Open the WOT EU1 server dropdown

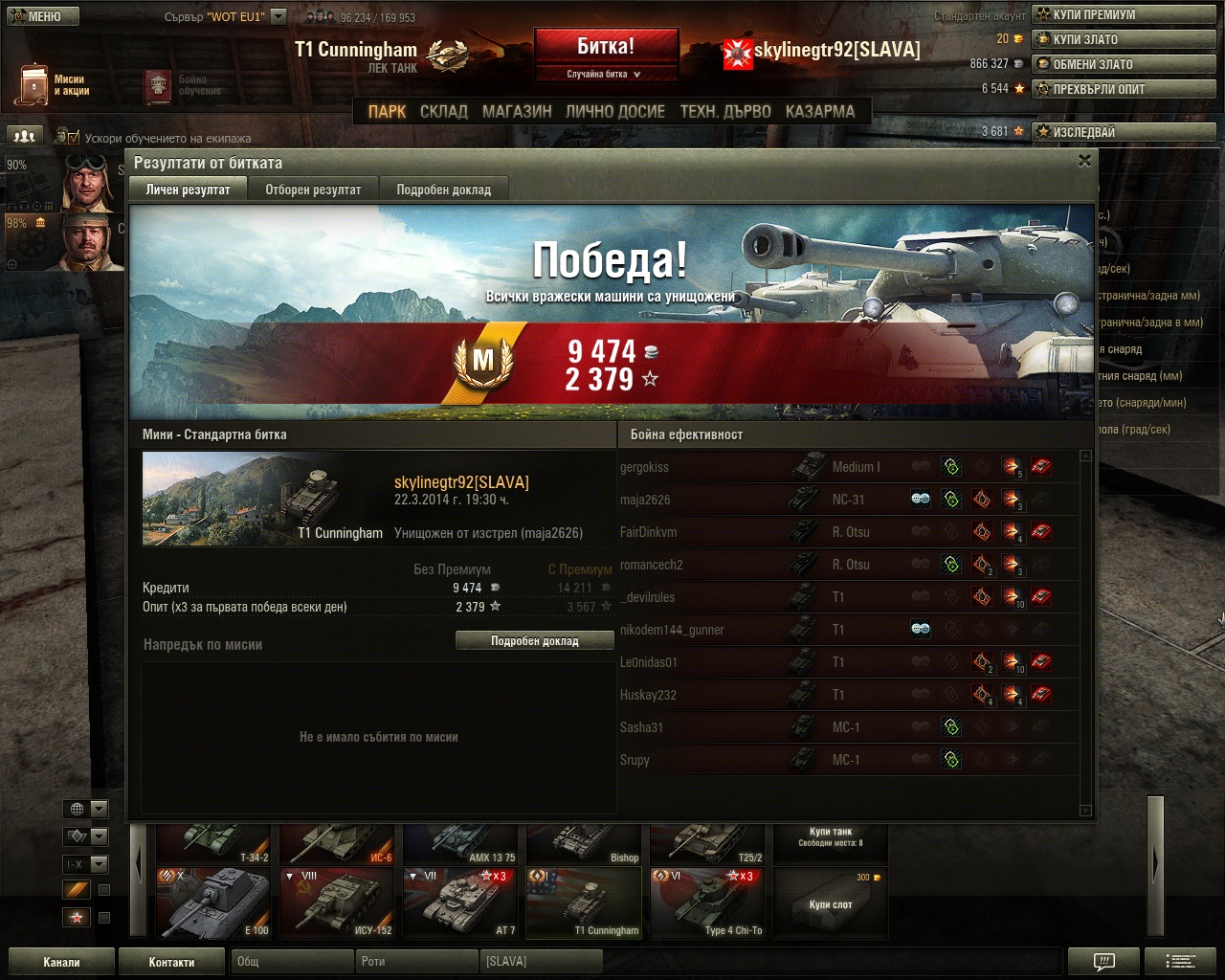[x=278, y=16]
